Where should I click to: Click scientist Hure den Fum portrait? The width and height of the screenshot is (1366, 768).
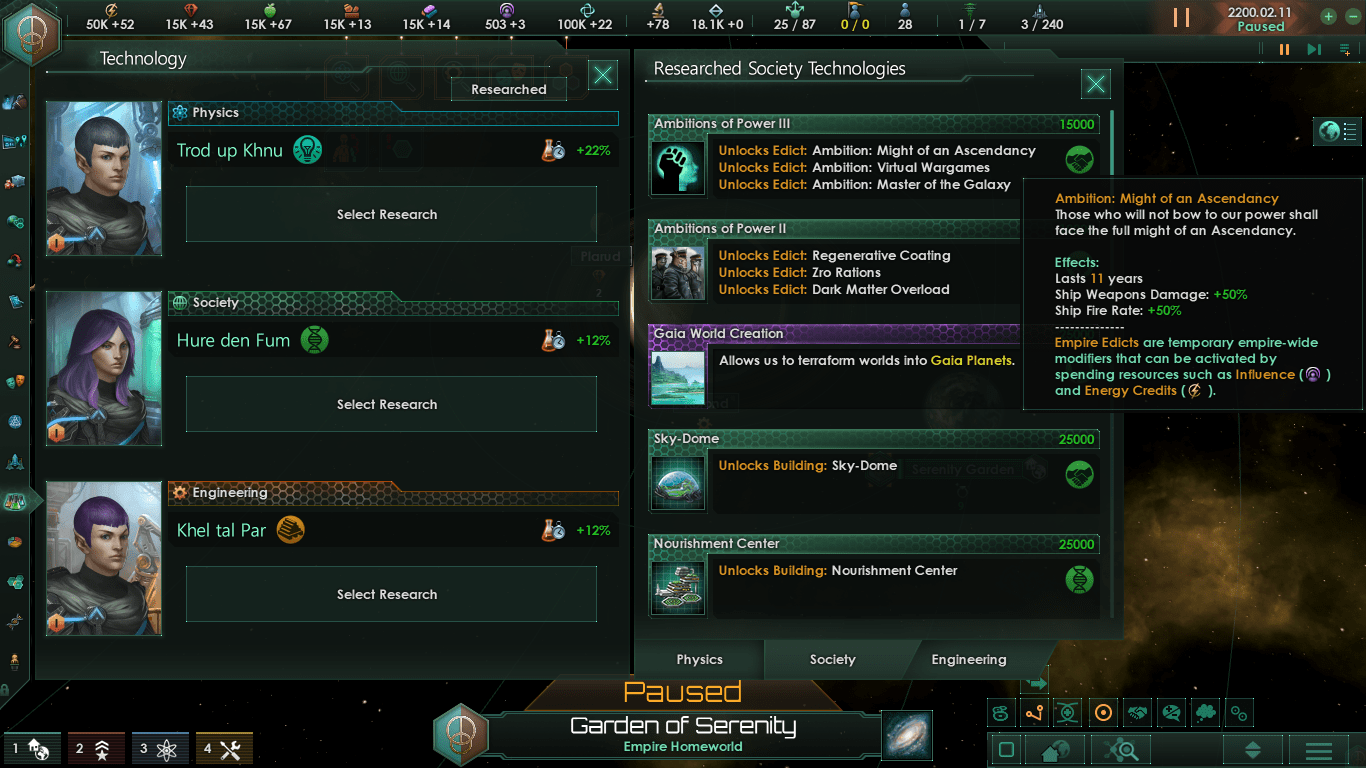[104, 368]
